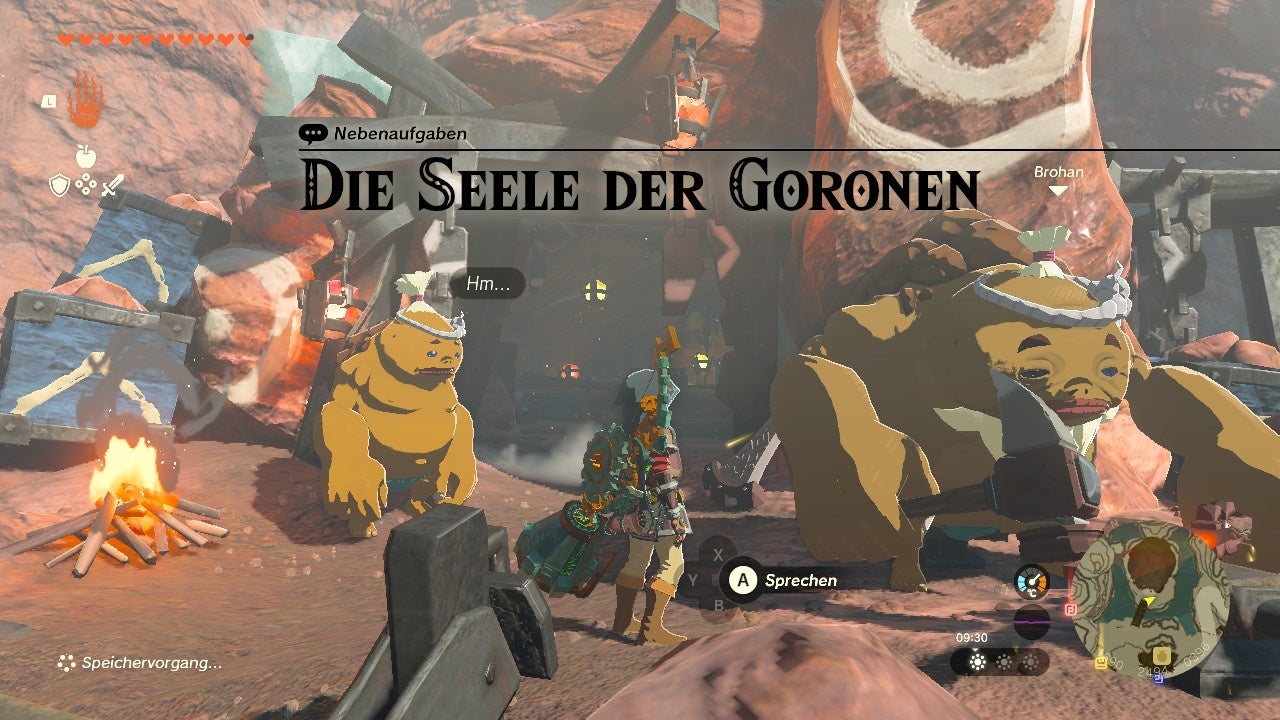Viewport: 1280px width, 720px height.
Task: Select the Die Seele der Goronen quest title
Action: [x=637, y=183]
